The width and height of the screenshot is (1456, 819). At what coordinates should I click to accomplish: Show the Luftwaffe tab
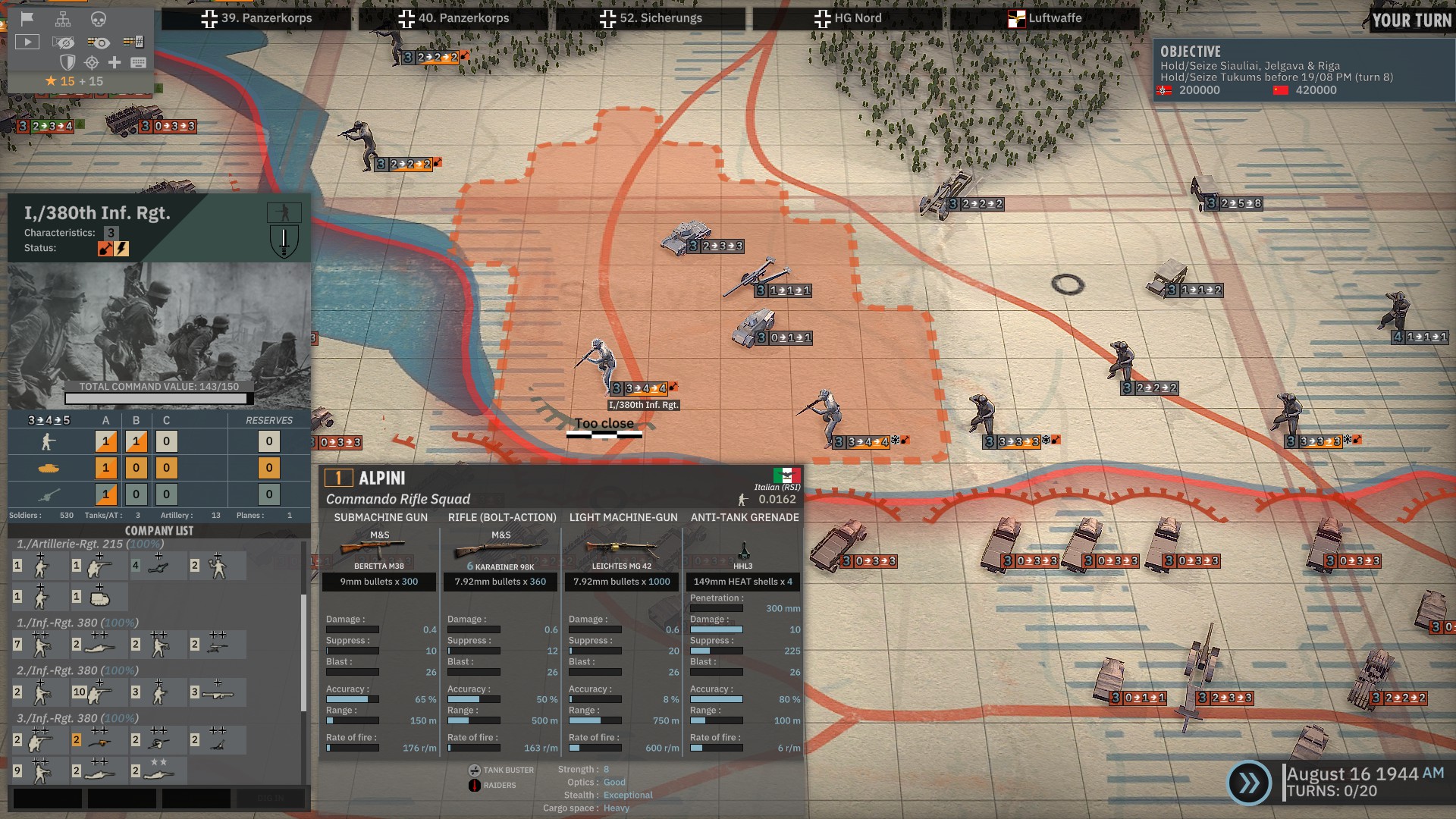pyautogui.click(x=1045, y=18)
